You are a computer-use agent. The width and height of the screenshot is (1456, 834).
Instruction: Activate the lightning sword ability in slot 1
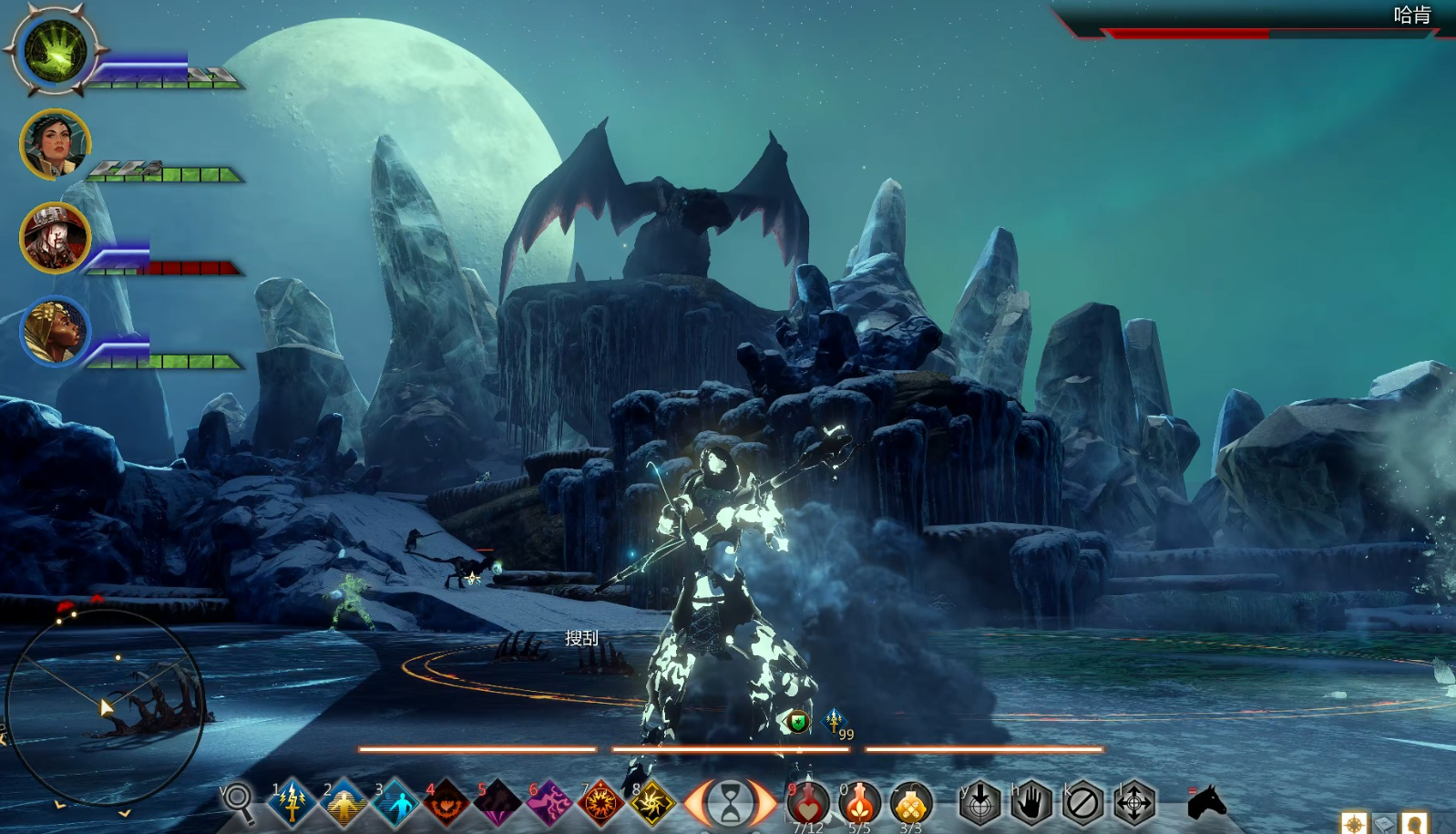pos(292,803)
